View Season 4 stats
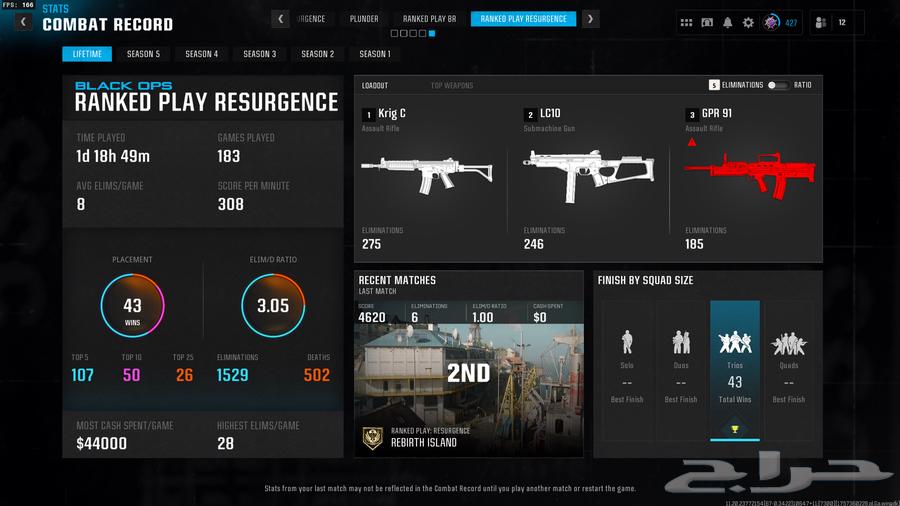This screenshot has height=506, width=900. pyautogui.click(x=201, y=54)
